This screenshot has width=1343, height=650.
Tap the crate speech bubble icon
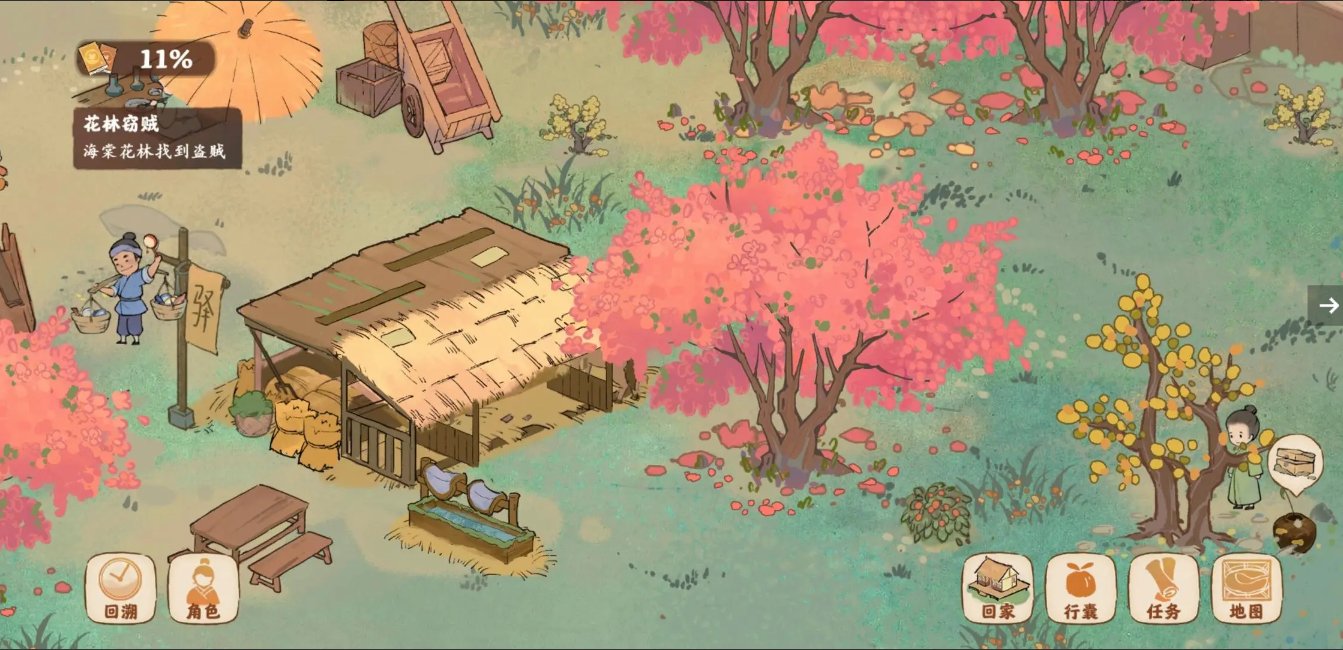pyautogui.click(x=1295, y=463)
